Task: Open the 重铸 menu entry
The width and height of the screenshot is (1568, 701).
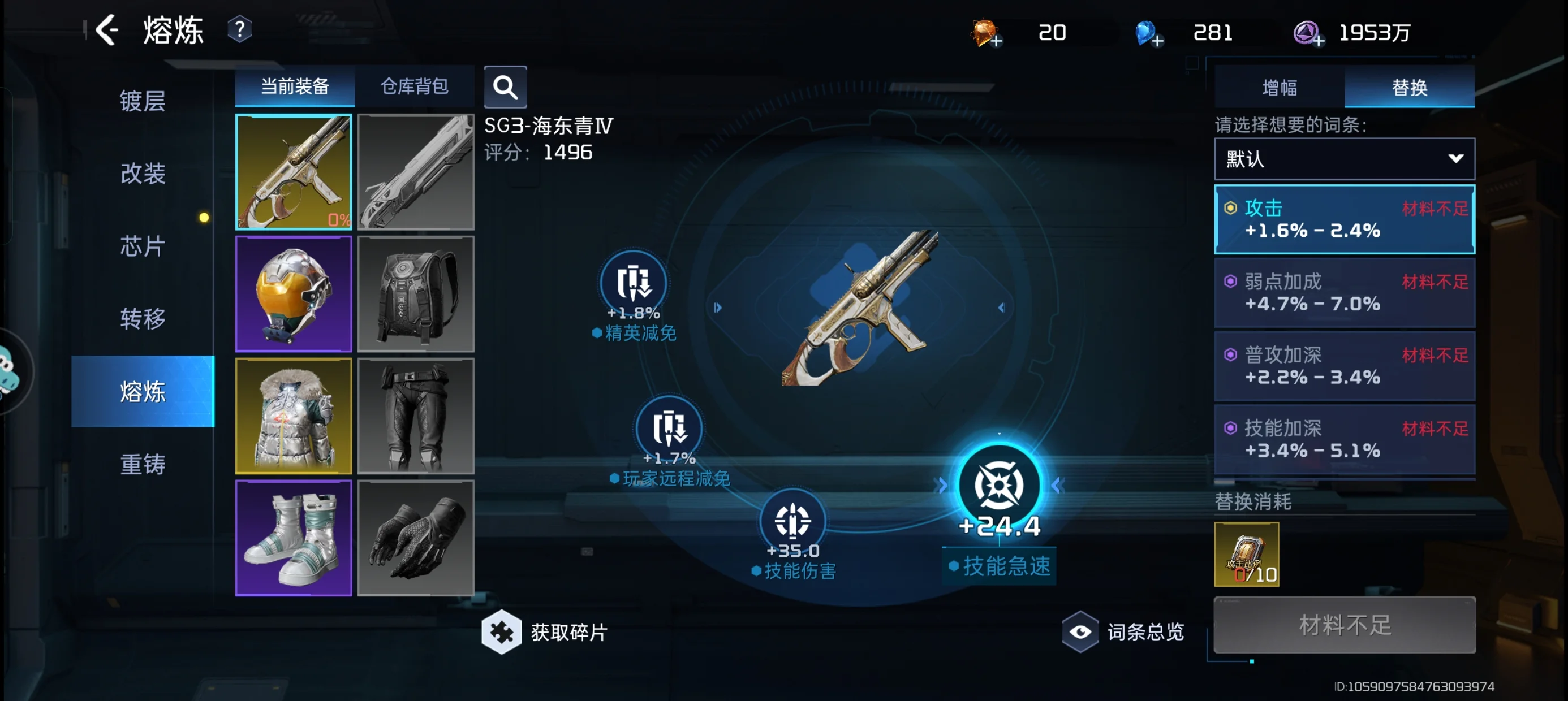Action: [143, 464]
